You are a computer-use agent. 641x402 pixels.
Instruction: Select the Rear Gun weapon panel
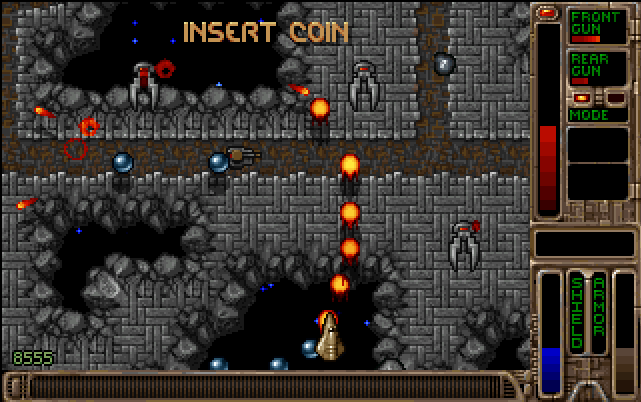(x=598, y=69)
